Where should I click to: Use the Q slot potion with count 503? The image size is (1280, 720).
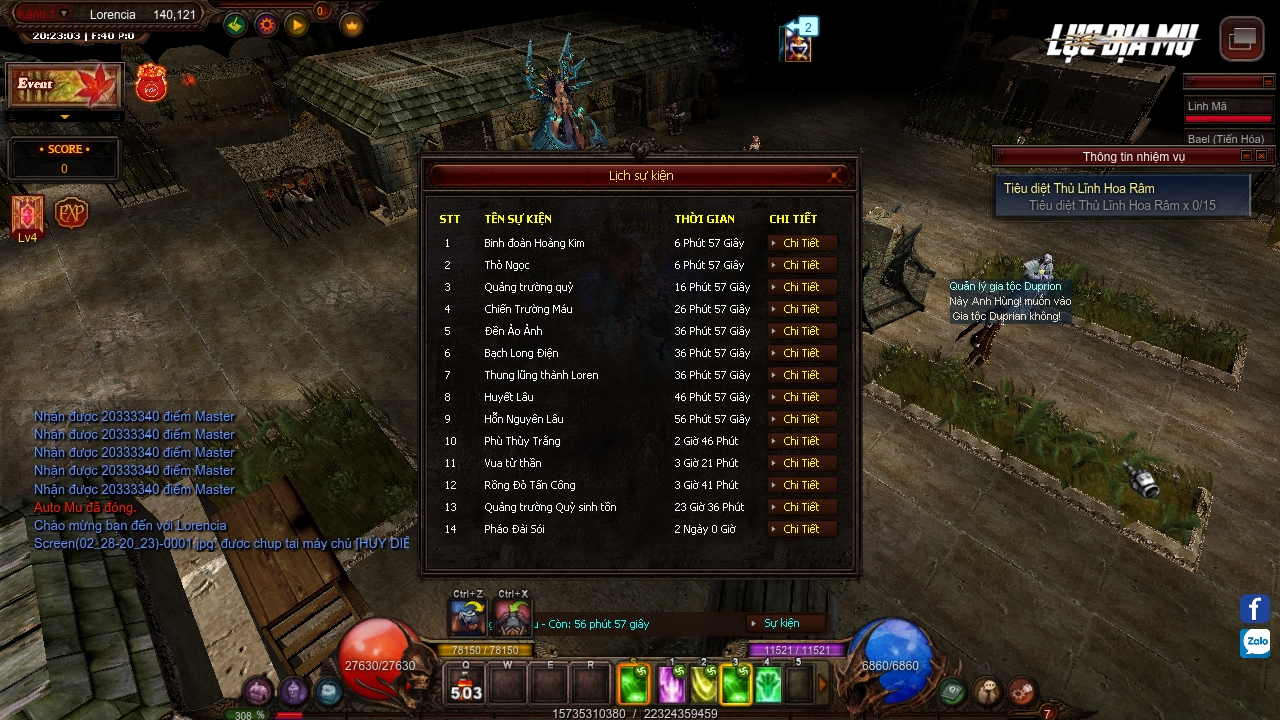[x=466, y=685]
